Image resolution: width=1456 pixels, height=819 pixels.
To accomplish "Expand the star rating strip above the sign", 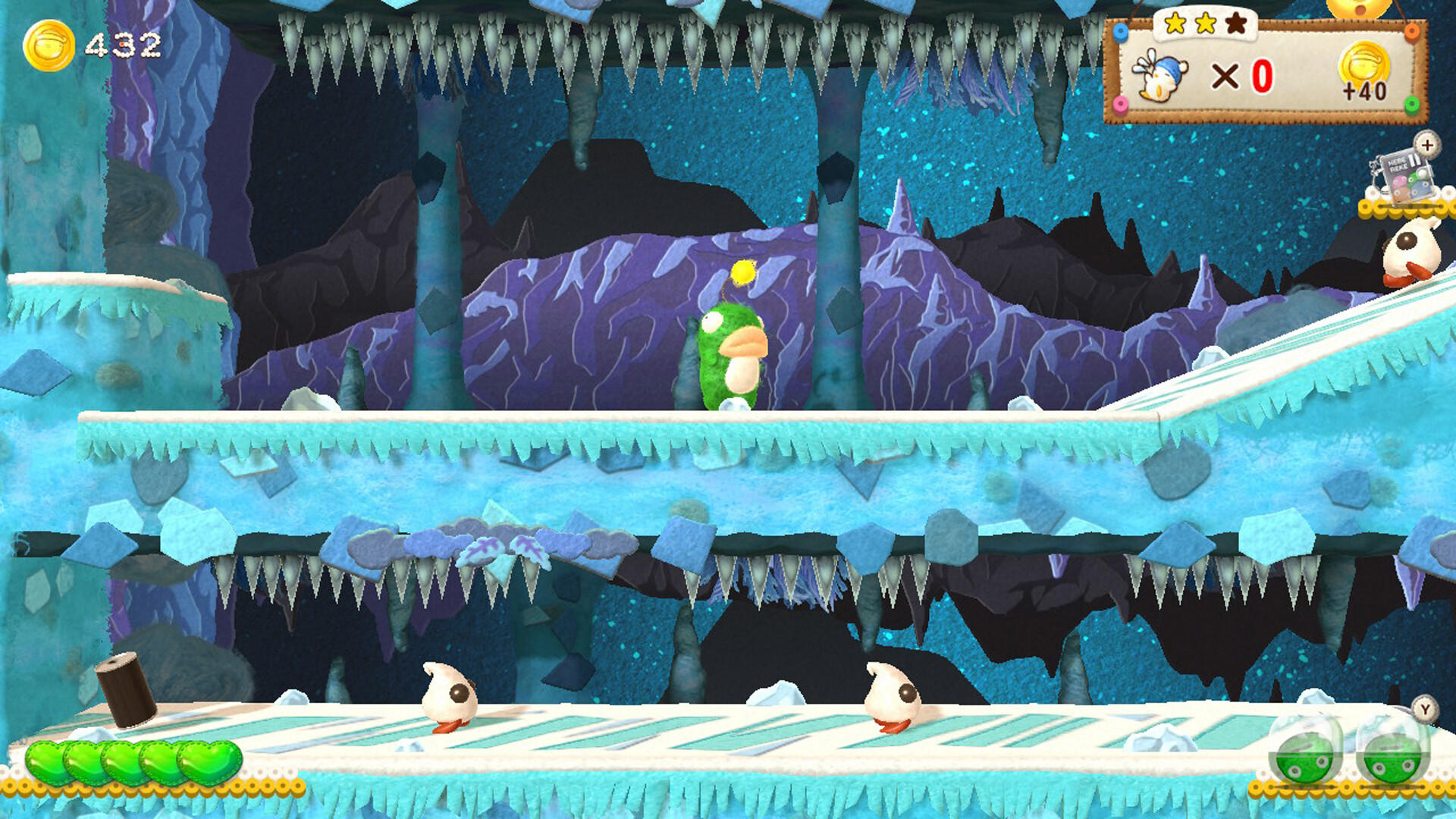I will point(1206,24).
